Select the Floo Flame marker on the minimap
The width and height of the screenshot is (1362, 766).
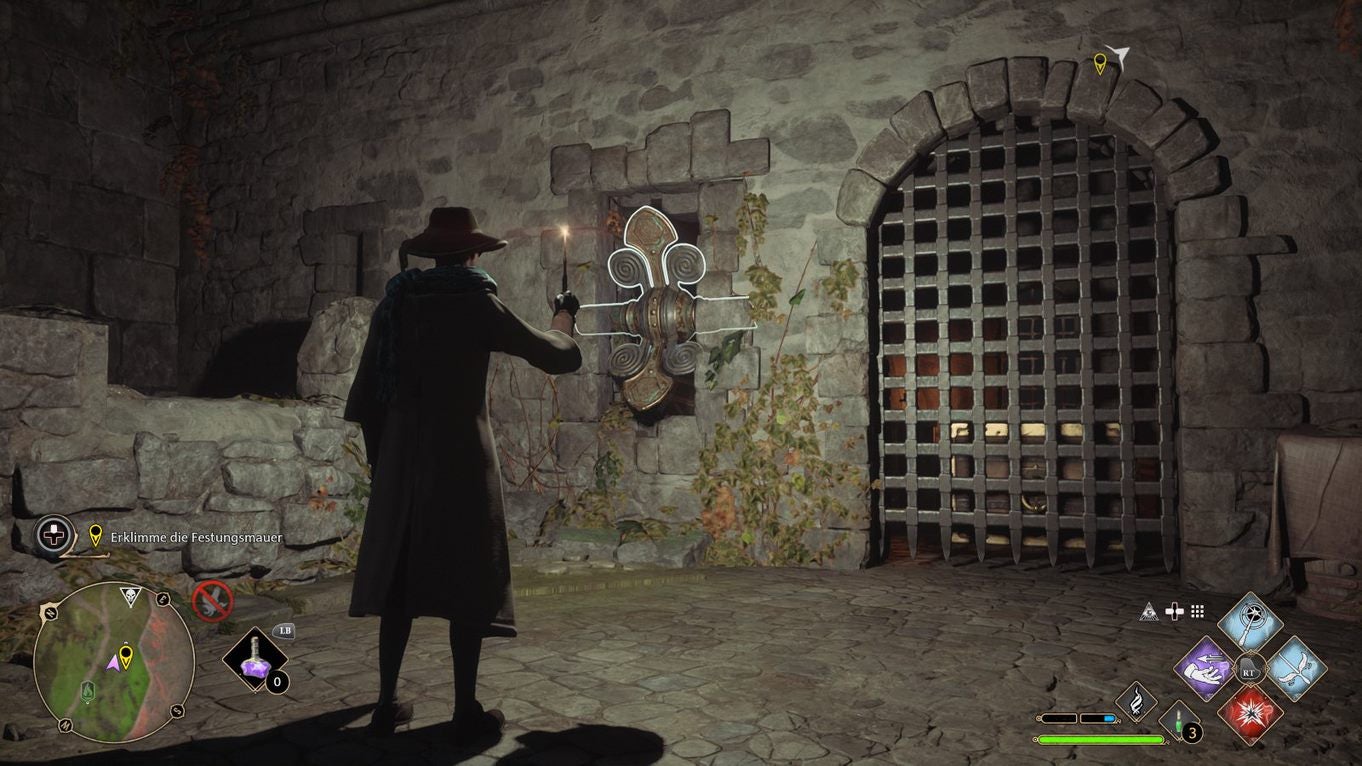pos(88,691)
